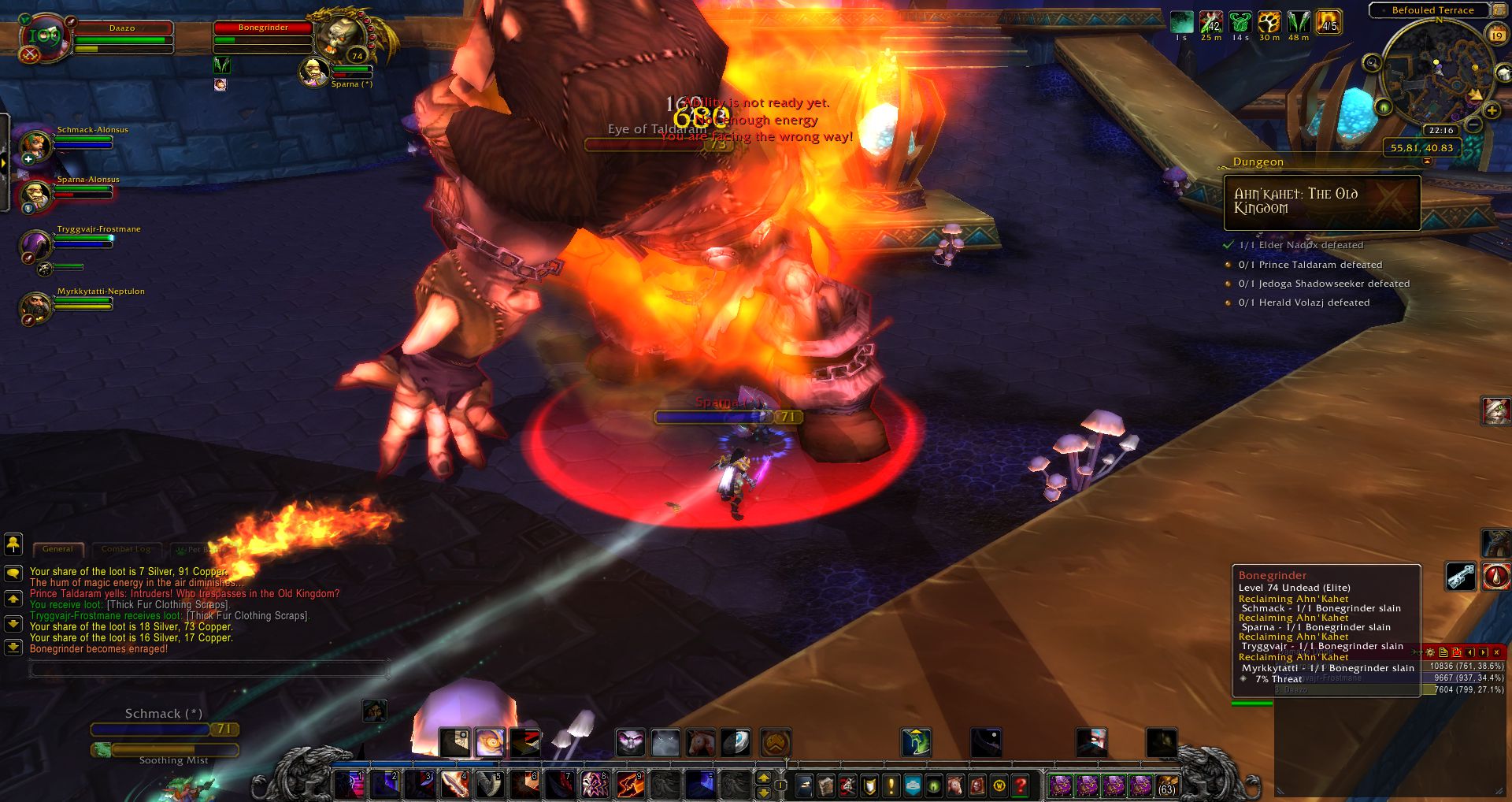Select the General chat tab
Screen dimensions: 1512x802
click(x=57, y=549)
